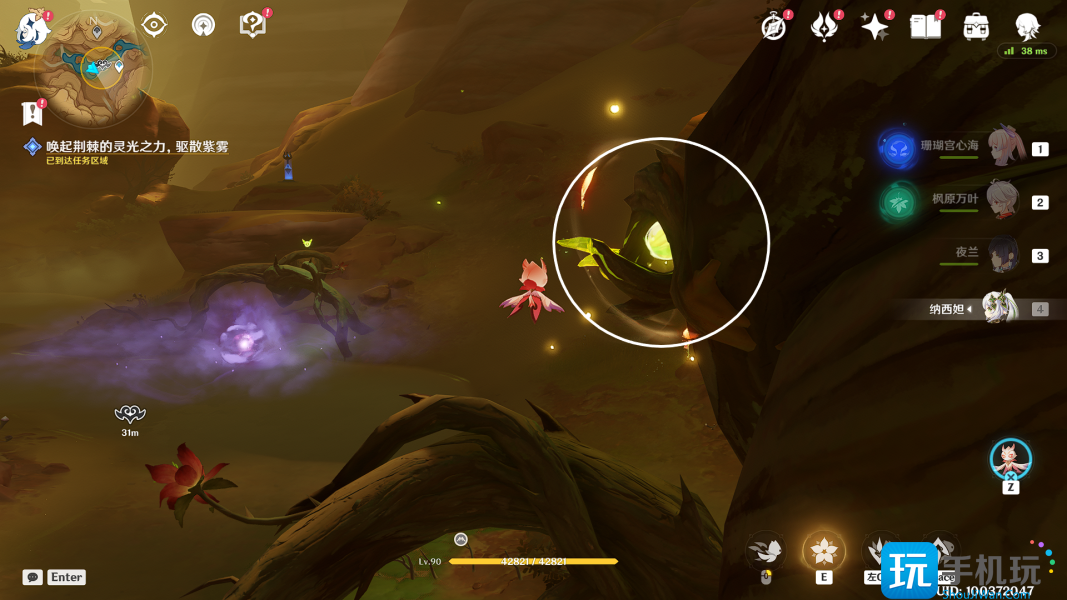Open the chat box speech bubble

point(33,577)
